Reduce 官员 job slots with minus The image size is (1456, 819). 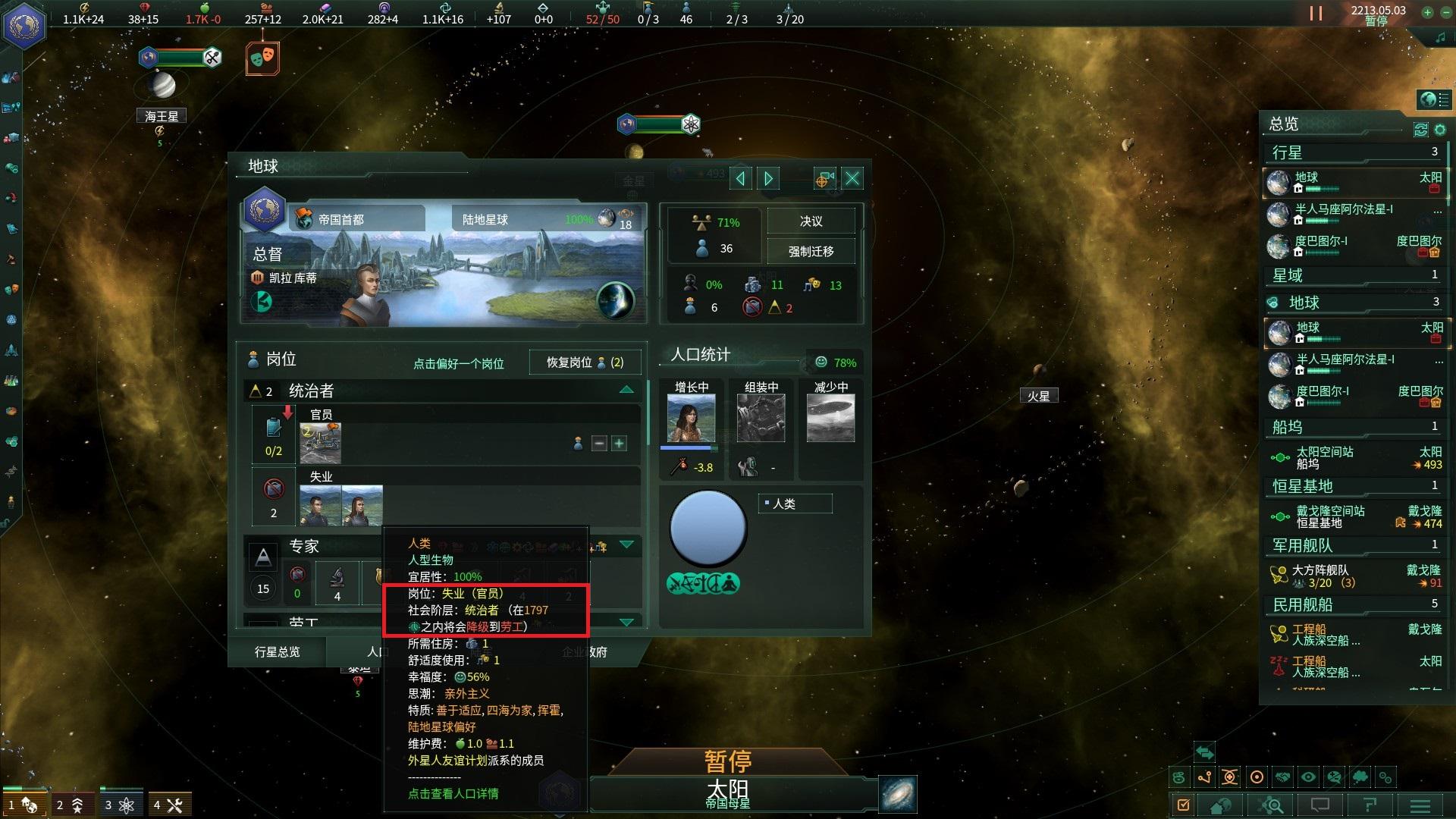(599, 444)
